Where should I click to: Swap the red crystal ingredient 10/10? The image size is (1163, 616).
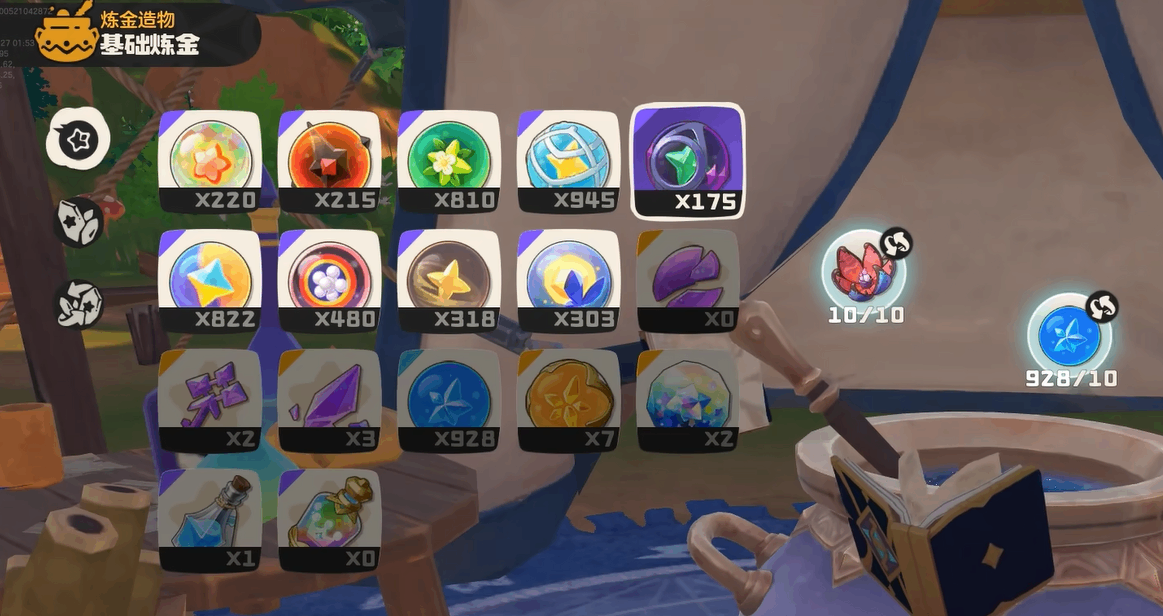[x=895, y=244]
